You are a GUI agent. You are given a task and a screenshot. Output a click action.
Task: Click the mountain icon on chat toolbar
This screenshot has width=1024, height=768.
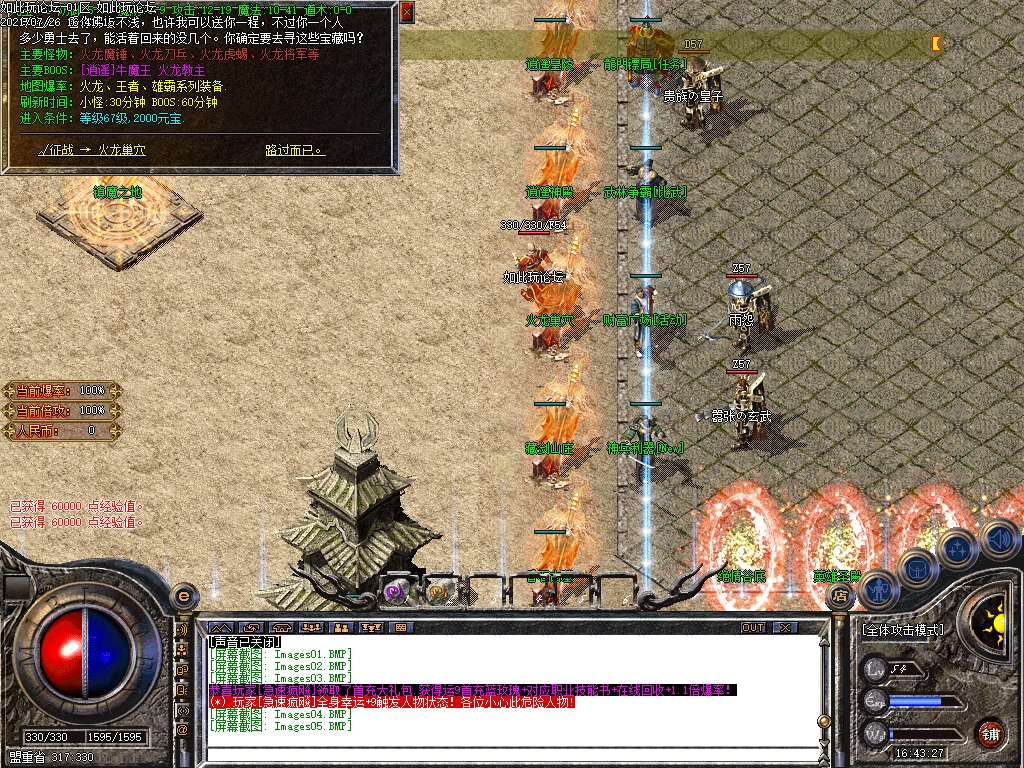pyautogui.click(x=220, y=627)
